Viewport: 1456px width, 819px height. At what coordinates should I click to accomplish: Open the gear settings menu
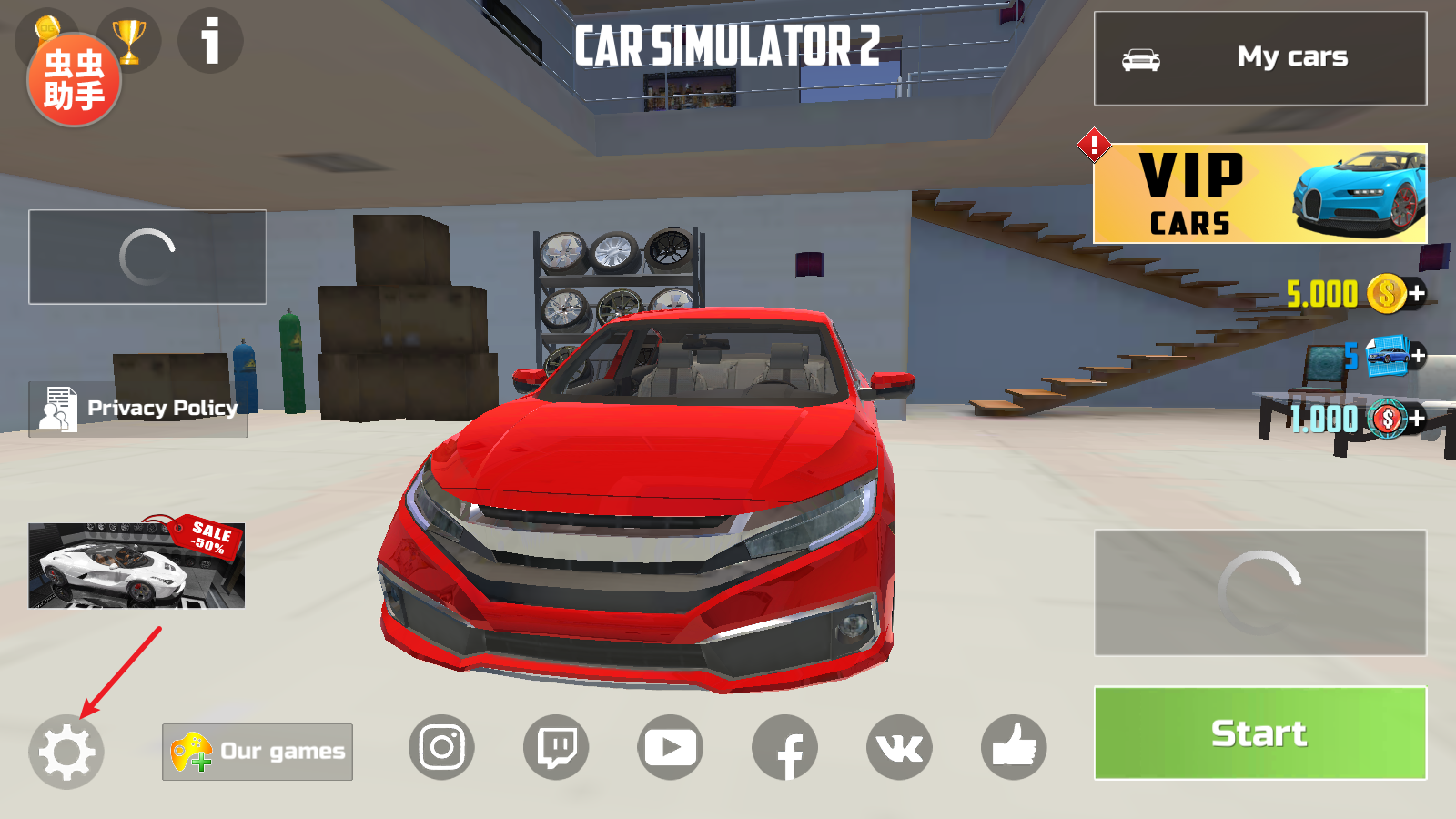[x=66, y=752]
